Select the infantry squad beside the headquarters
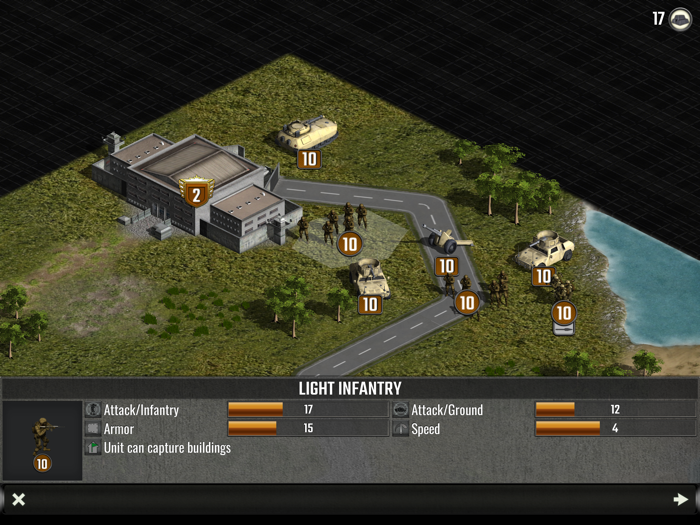The height and width of the screenshot is (525, 700). (x=333, y=225)
